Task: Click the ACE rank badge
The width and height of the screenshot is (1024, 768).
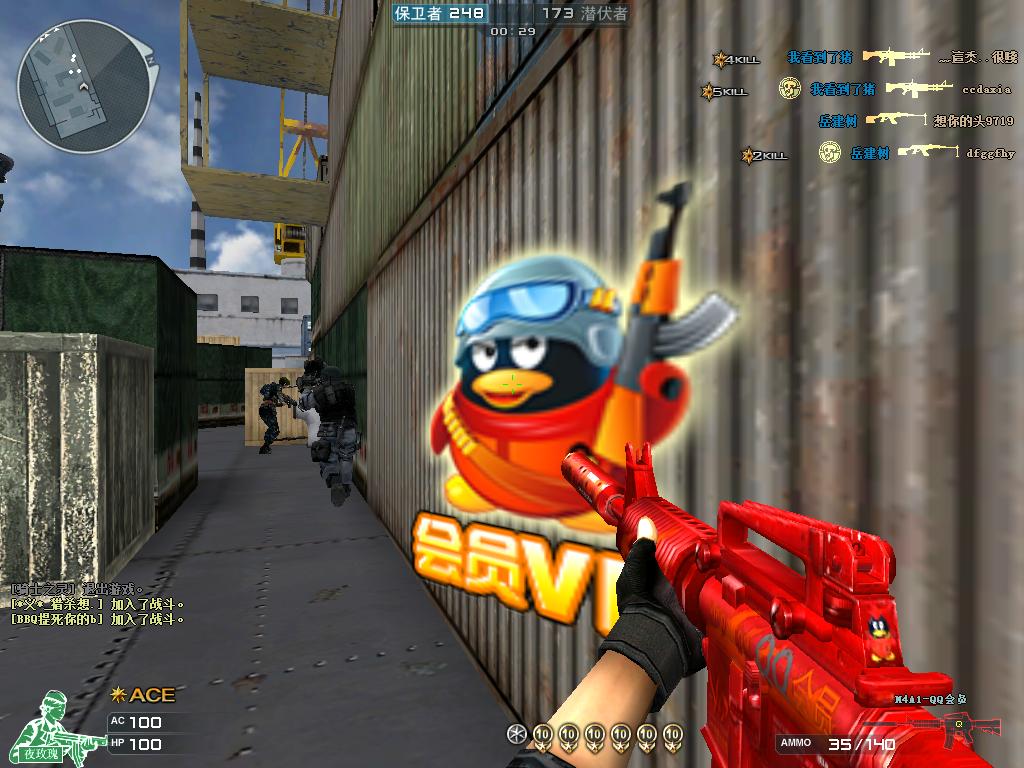Action: coord(143,694)
